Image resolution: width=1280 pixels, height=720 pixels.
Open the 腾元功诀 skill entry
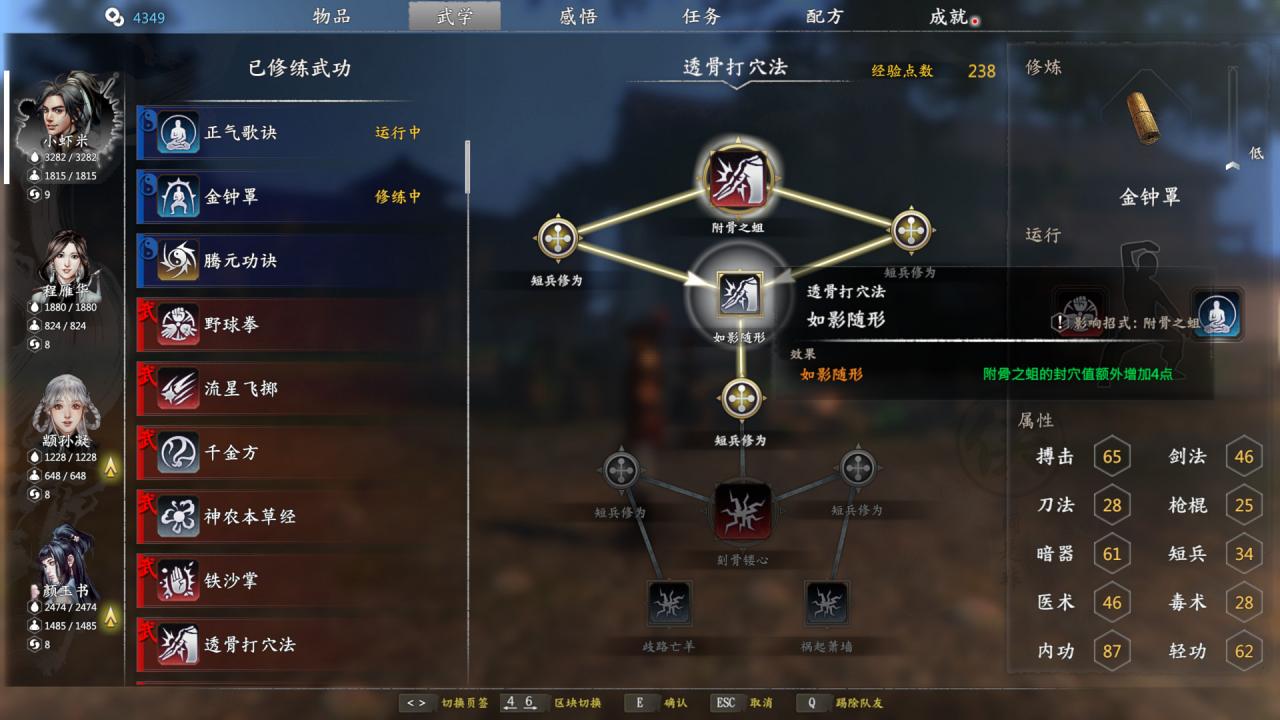(x=300, y=261)
